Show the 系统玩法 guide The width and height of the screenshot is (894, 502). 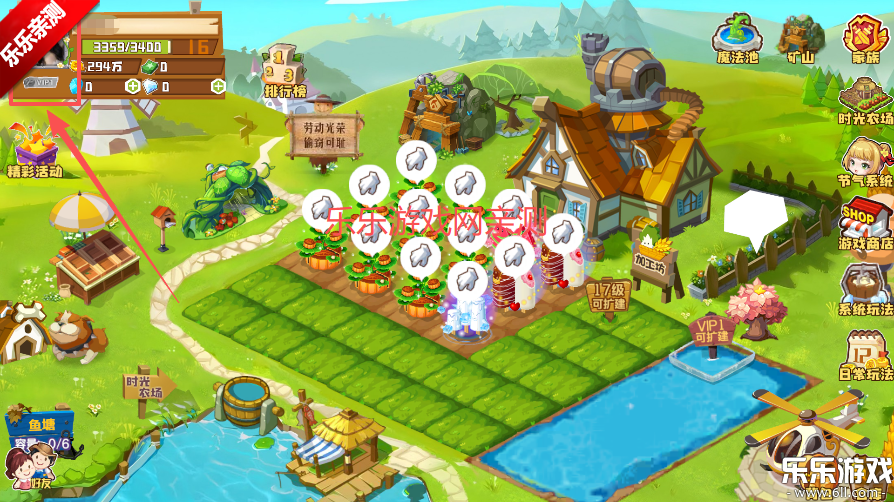pyautogui.click(x=864, y=290)
